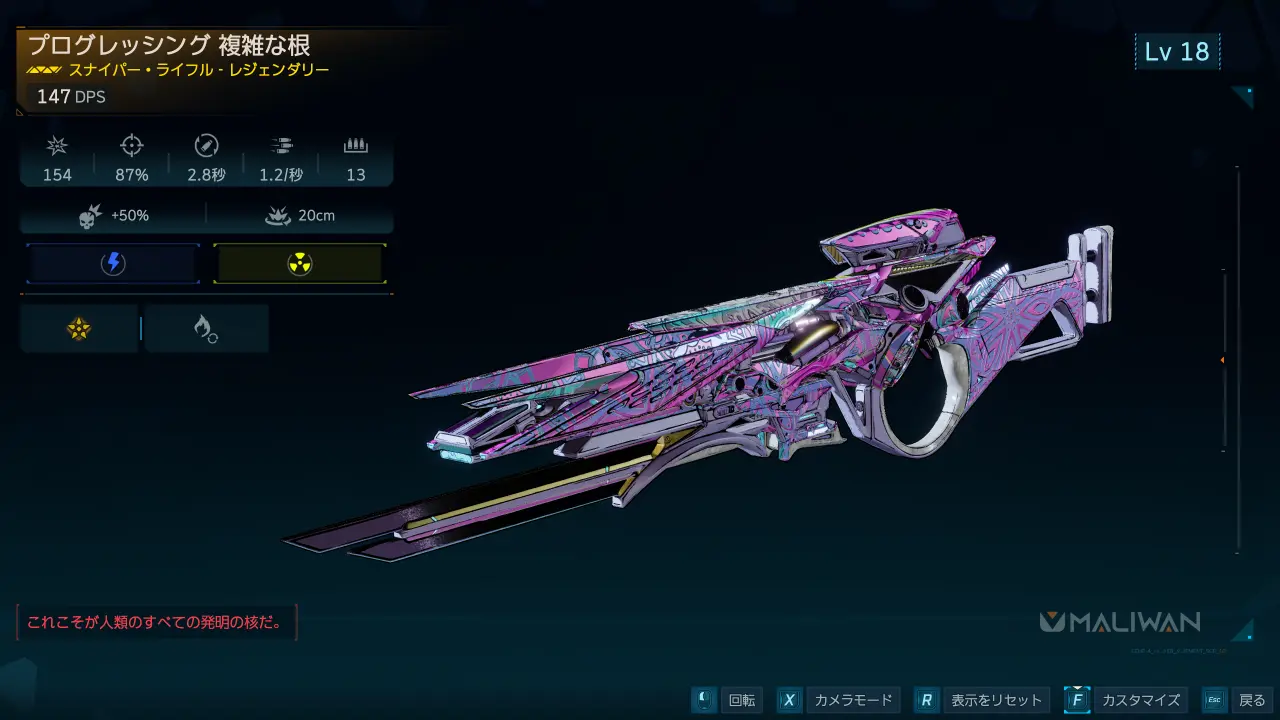Viewport: 1280px width, 720px height.
Task: Inspect the gold star perk icon
Action: [x=79, y=329]
